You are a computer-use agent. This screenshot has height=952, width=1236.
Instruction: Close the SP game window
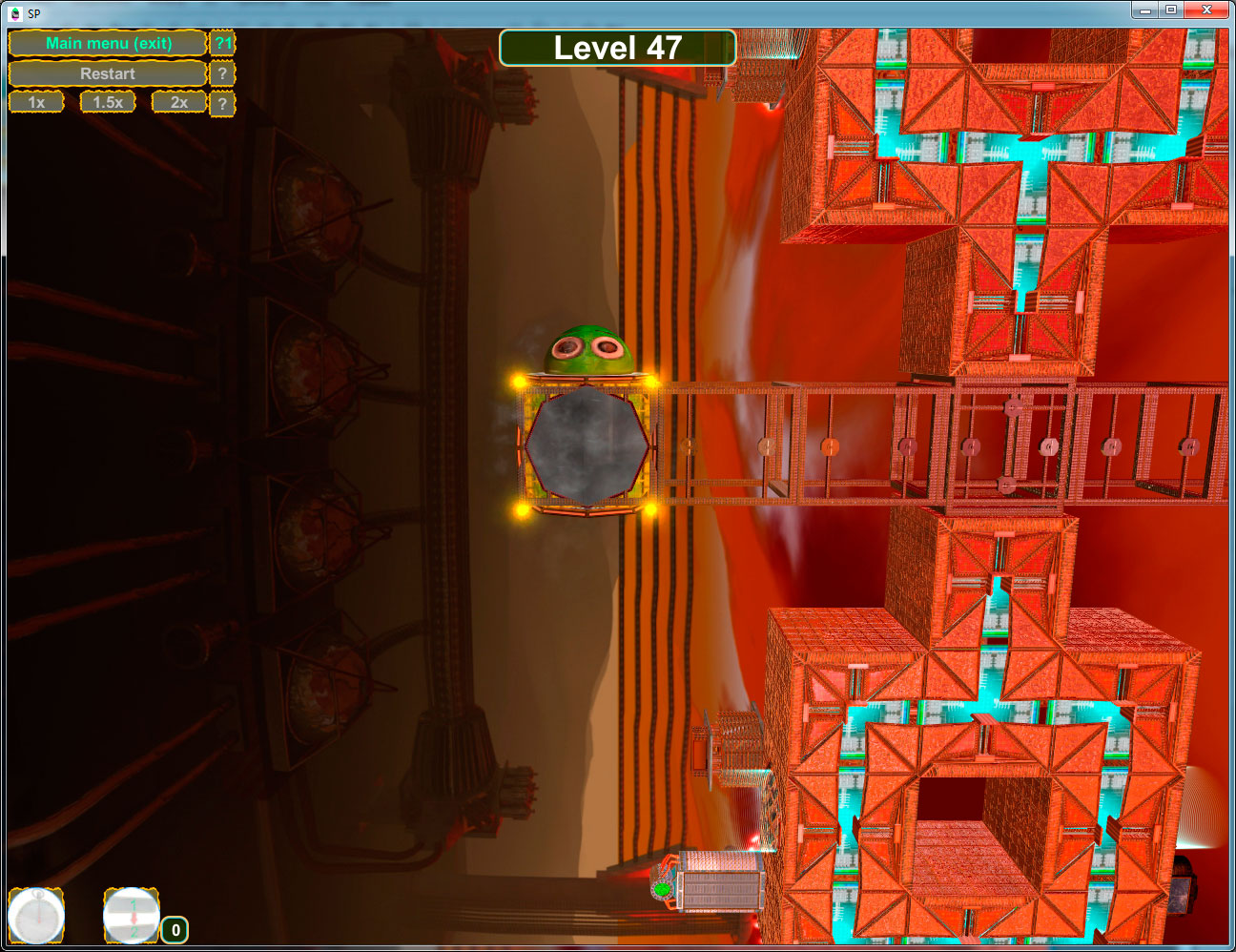(x=1206, y=10)
